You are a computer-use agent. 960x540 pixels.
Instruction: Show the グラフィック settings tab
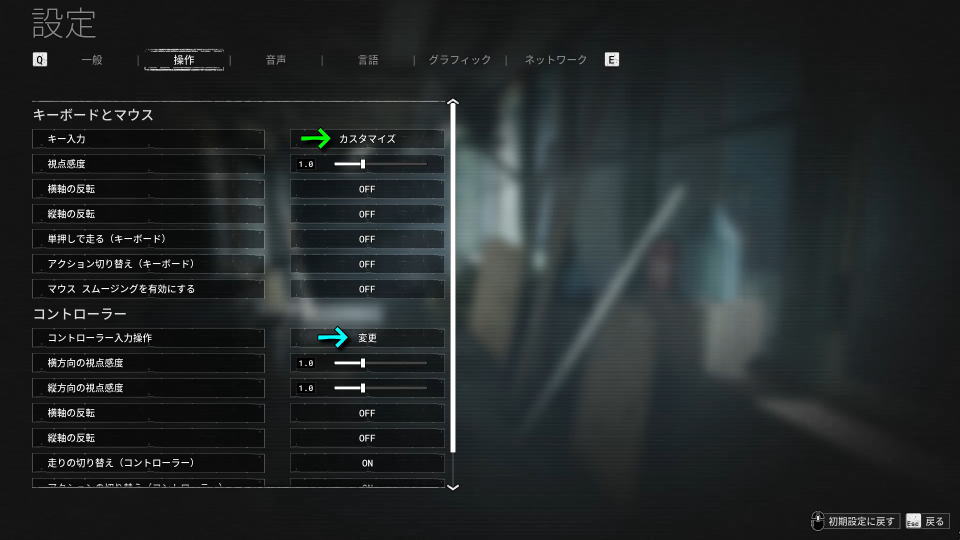click(x=460, y=60)
